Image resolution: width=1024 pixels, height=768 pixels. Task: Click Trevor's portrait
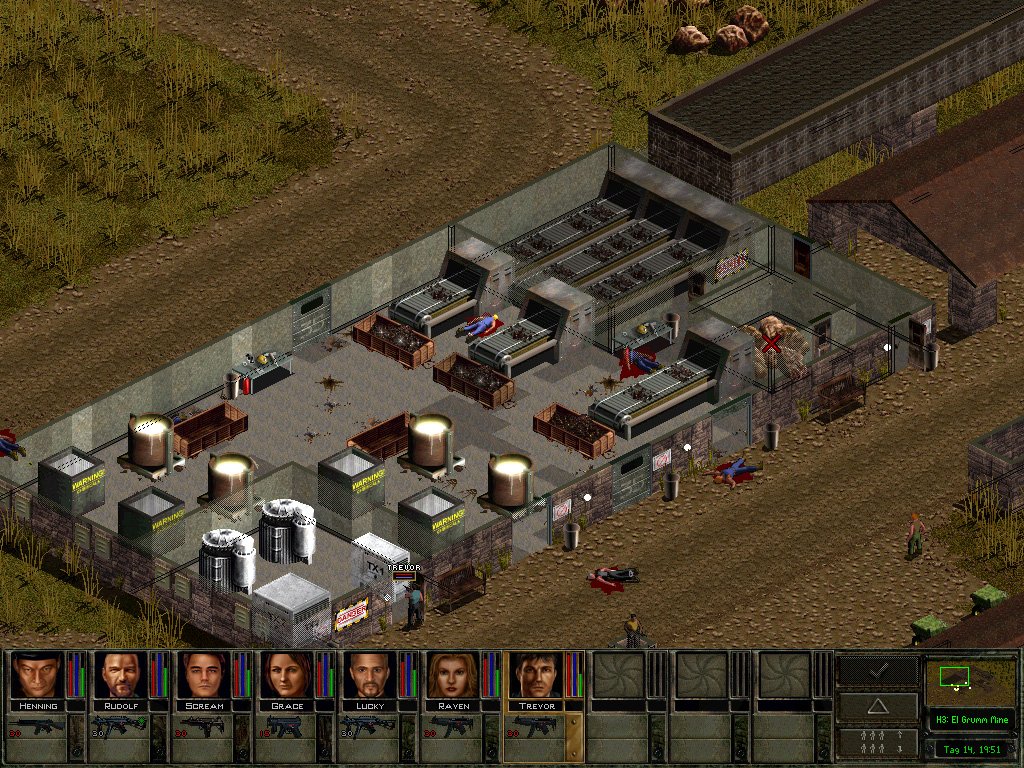click(x=537, y=675)
